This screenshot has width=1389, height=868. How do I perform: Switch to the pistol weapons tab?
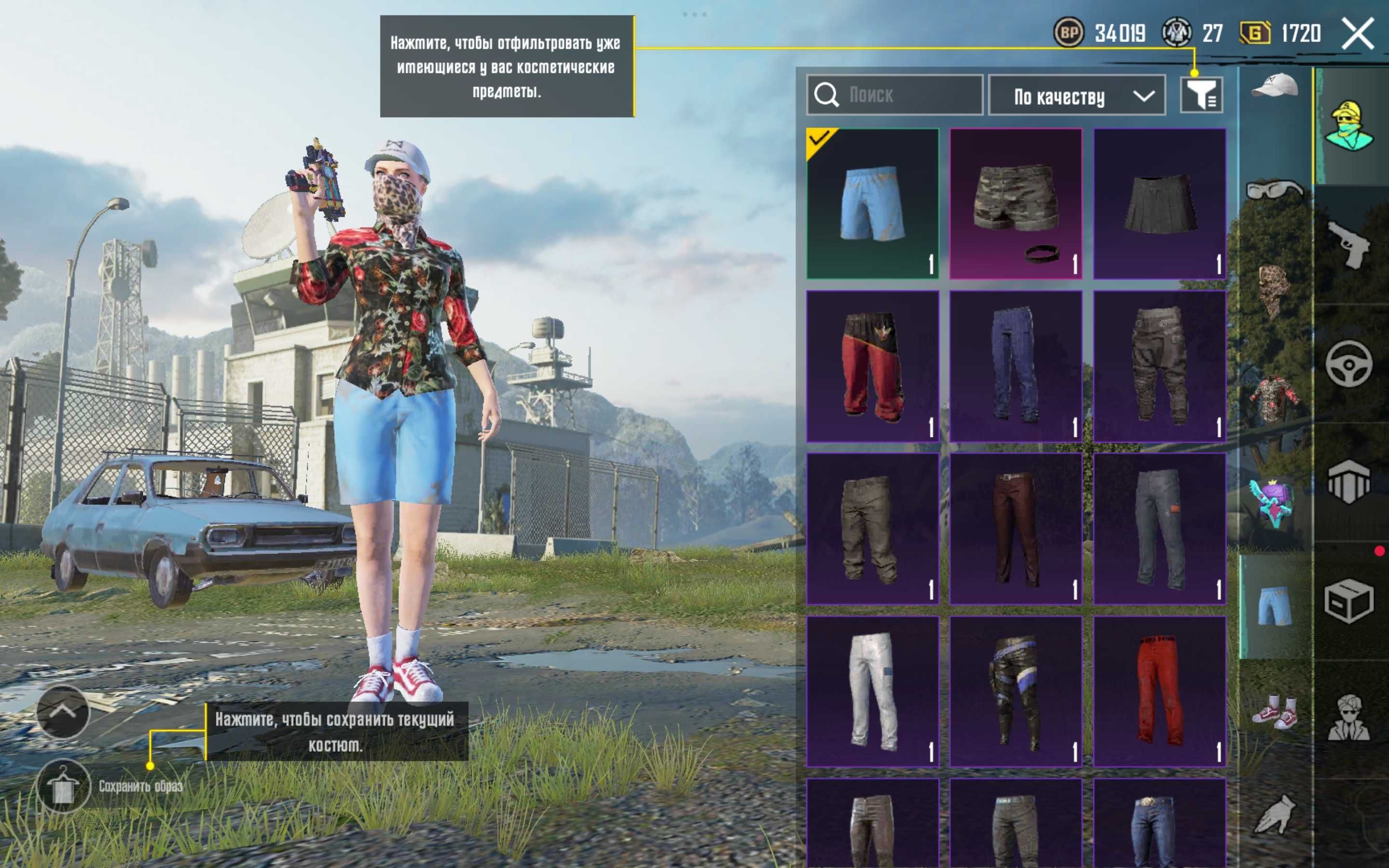tap(1349, 244)
